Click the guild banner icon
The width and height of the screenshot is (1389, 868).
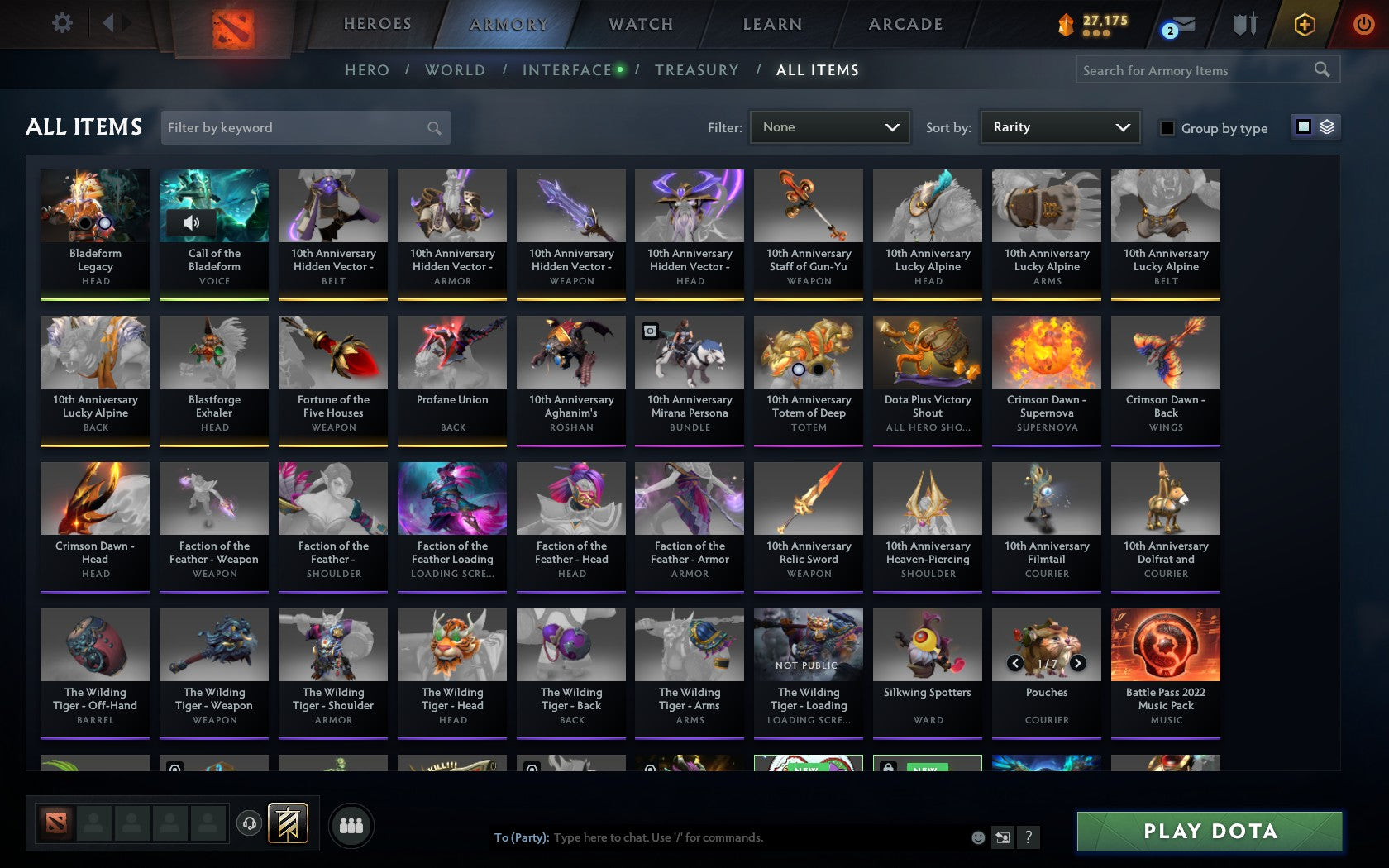(287, 823)
